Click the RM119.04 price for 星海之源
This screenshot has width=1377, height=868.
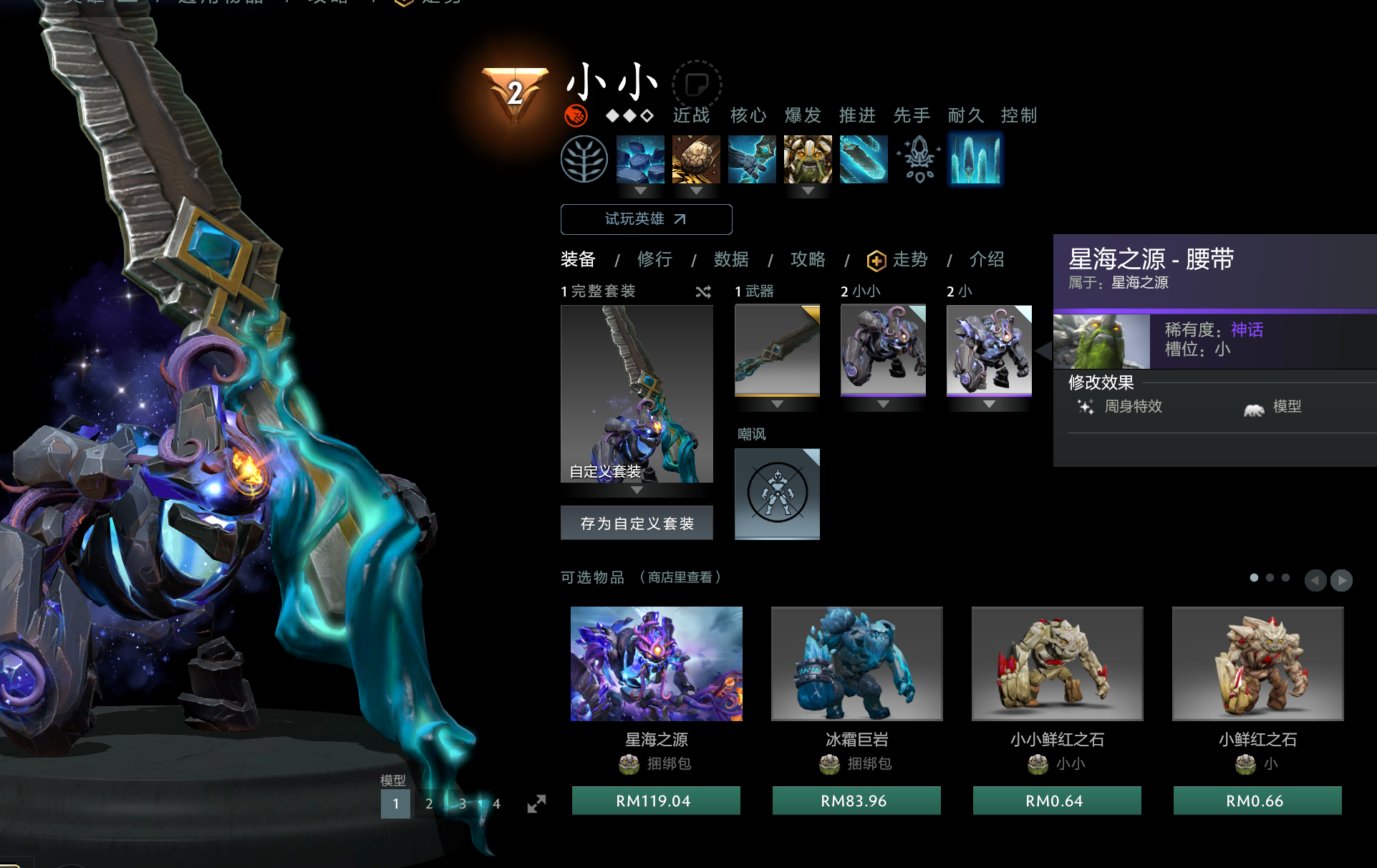655,801
